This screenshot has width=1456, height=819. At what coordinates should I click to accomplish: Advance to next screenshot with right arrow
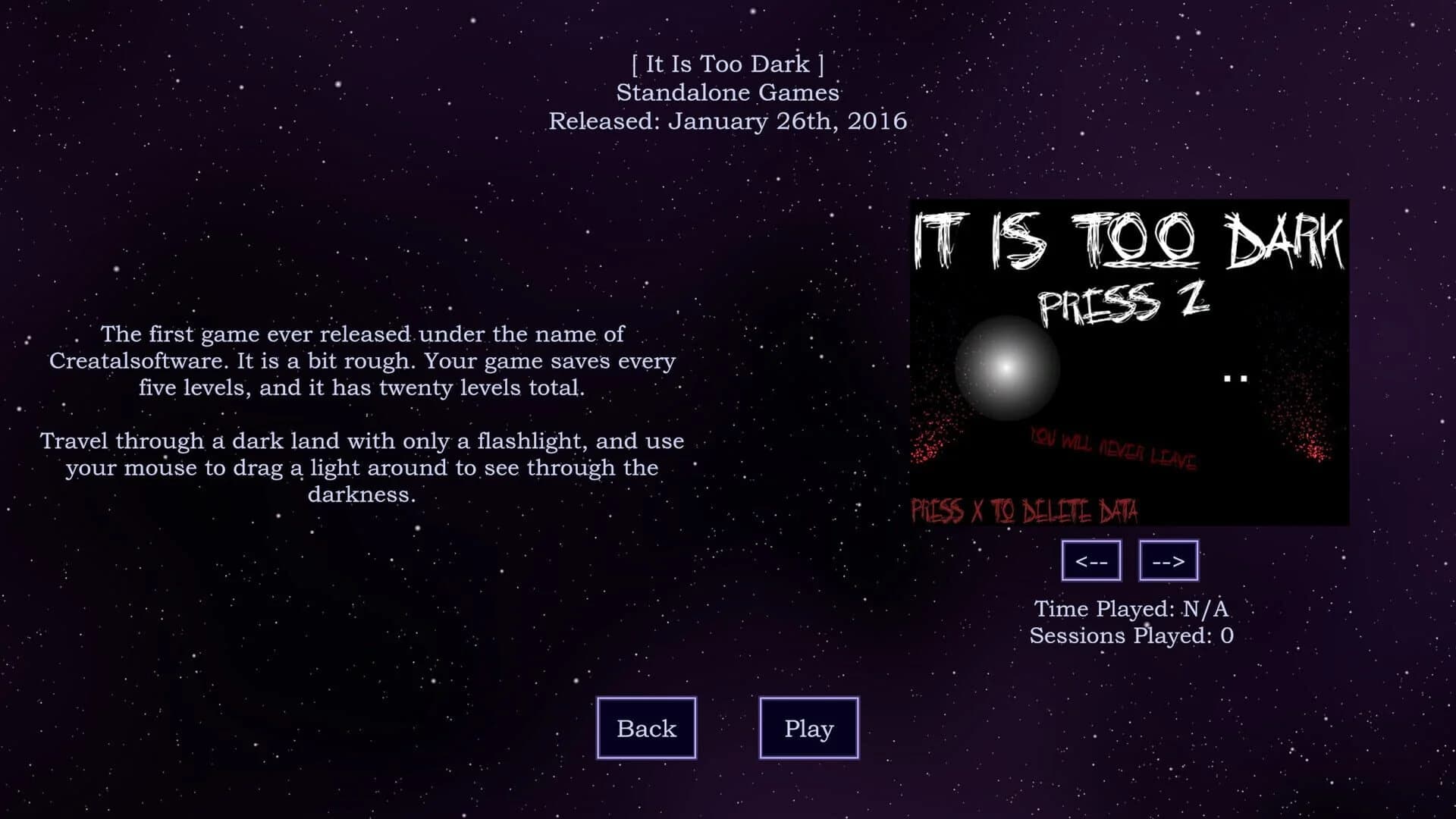coord(1169,561)
